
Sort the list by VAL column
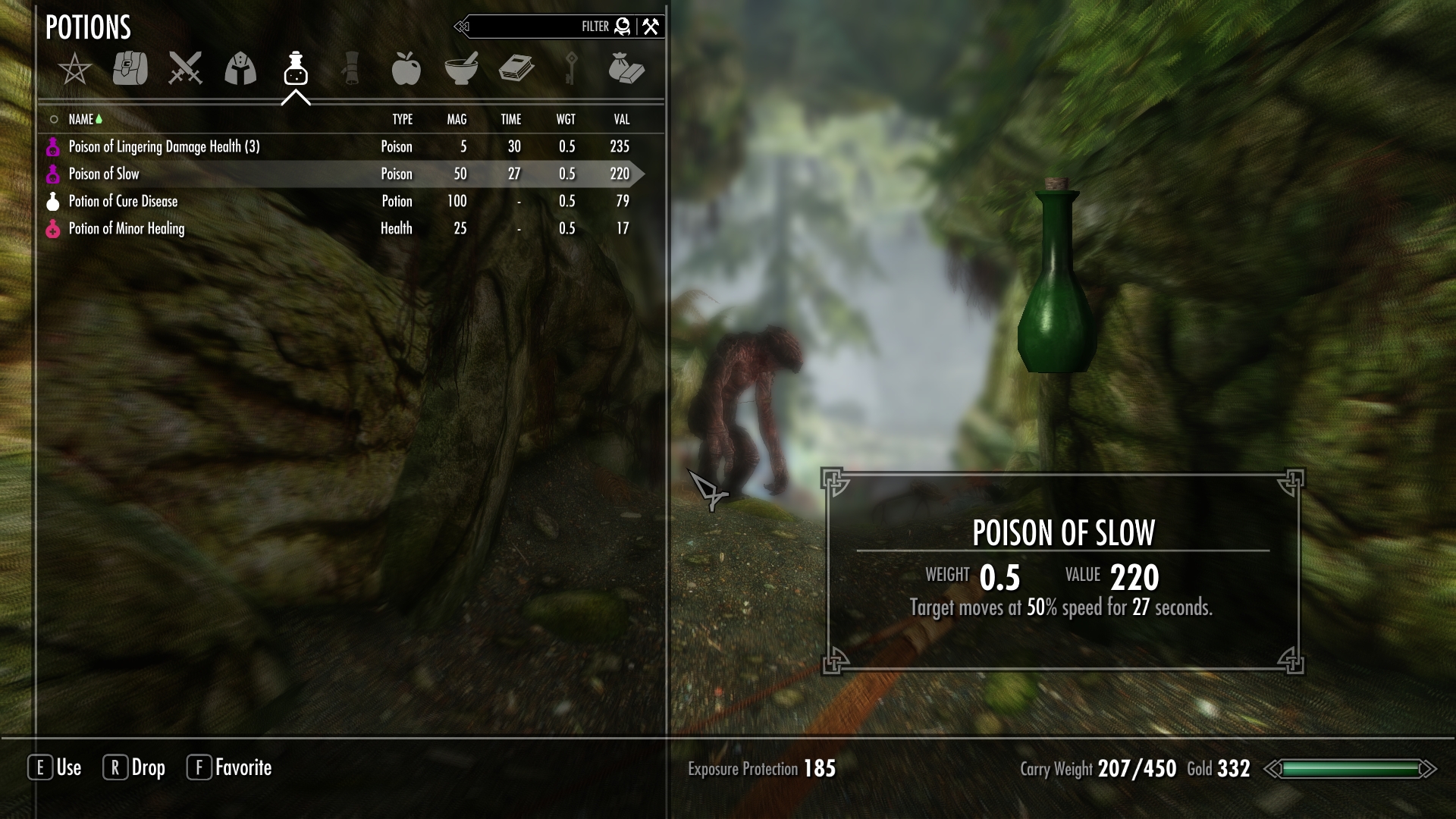[x=621, y=119]
